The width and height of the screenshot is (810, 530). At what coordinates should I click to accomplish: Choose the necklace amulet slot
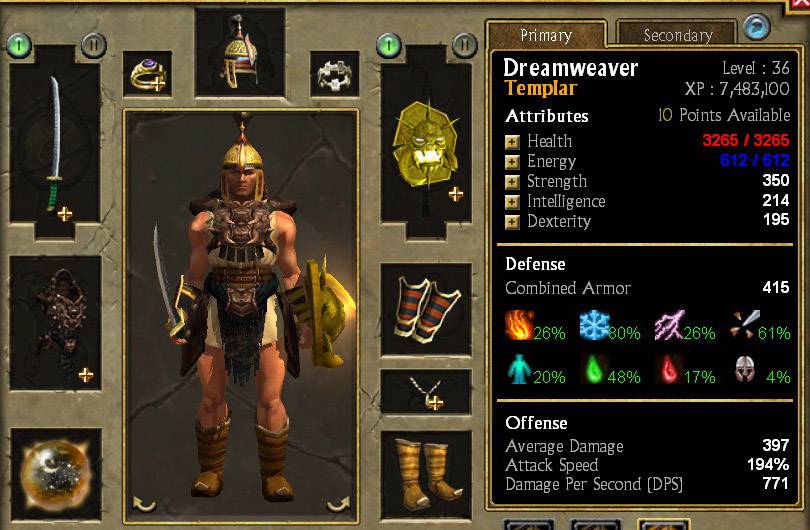click(x=425, y=392)
